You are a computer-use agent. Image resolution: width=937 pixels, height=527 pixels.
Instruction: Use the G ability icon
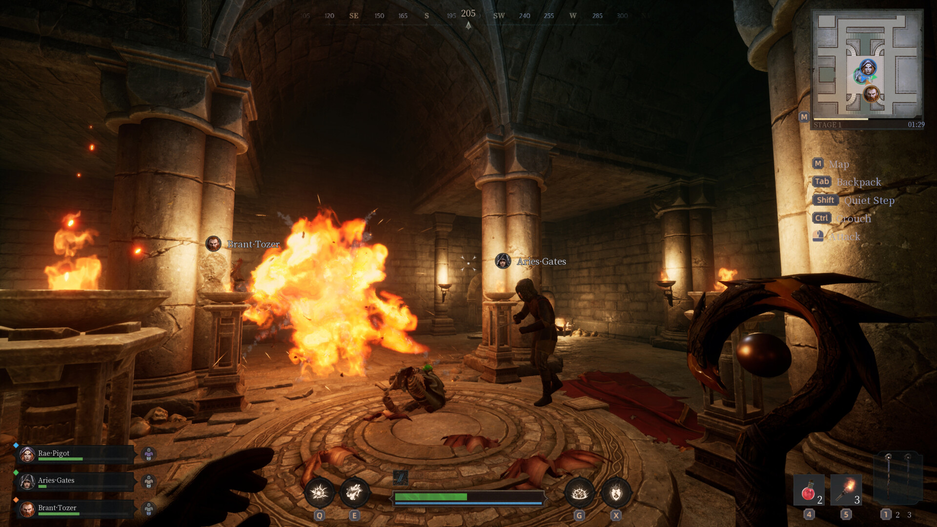pyautogui.click(x=580, y=492)
